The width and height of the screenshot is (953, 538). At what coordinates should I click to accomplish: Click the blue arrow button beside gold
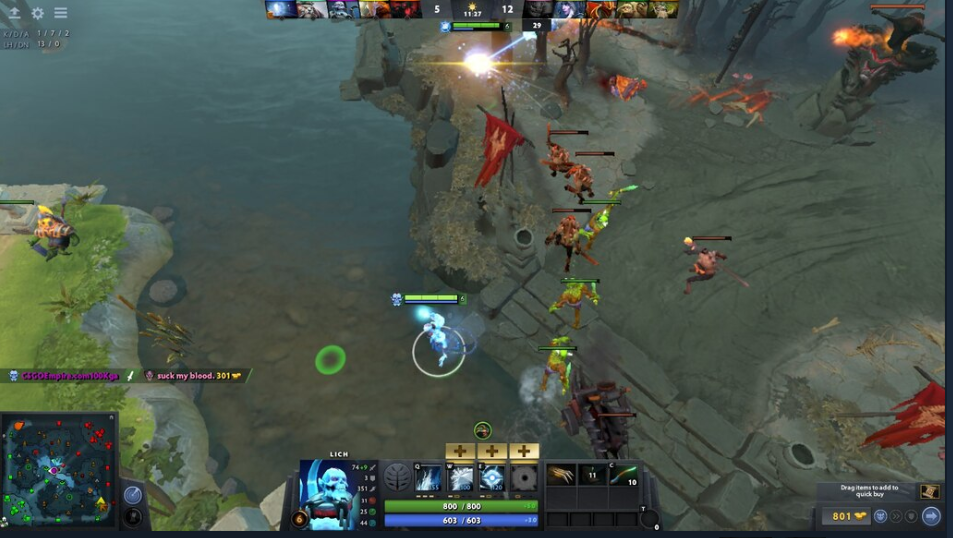(x=931, y=516)
